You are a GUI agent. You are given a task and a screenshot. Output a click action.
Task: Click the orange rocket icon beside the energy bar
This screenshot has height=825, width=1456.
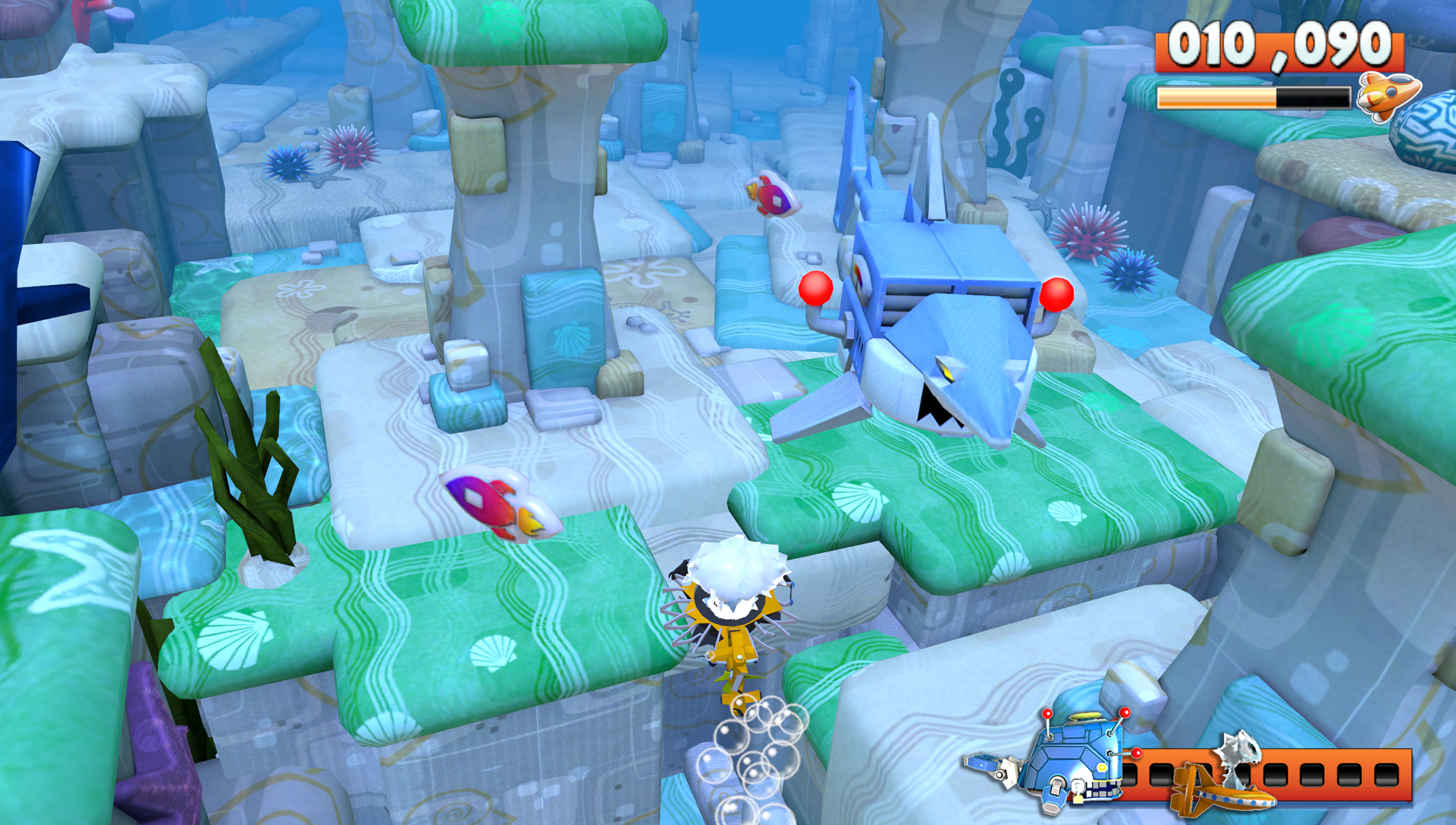click(x=1387, y=95)
